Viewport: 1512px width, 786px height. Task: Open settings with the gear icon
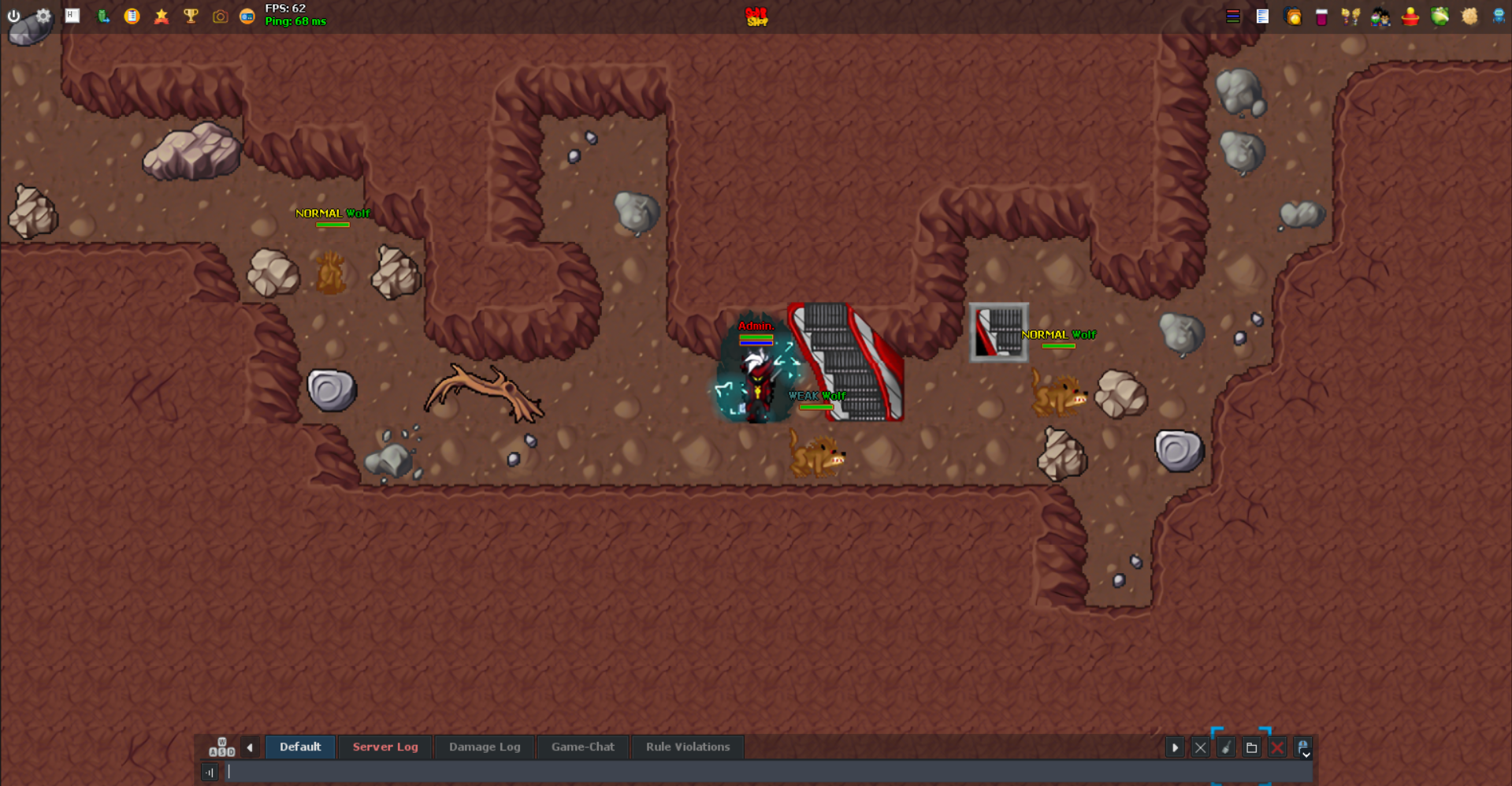pyautogui.click(x=43, y=16)
